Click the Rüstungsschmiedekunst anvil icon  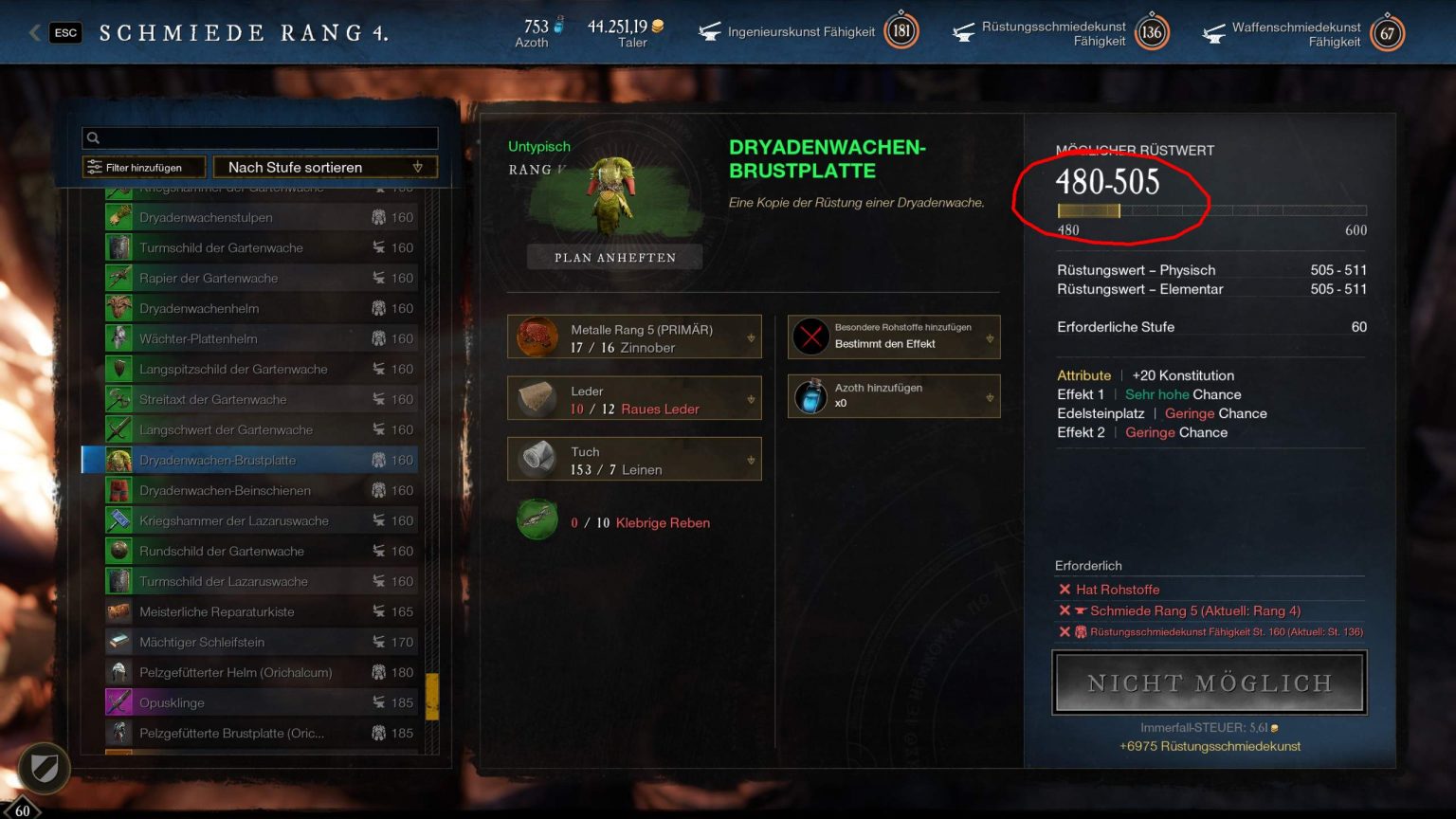tap(964, 31)
